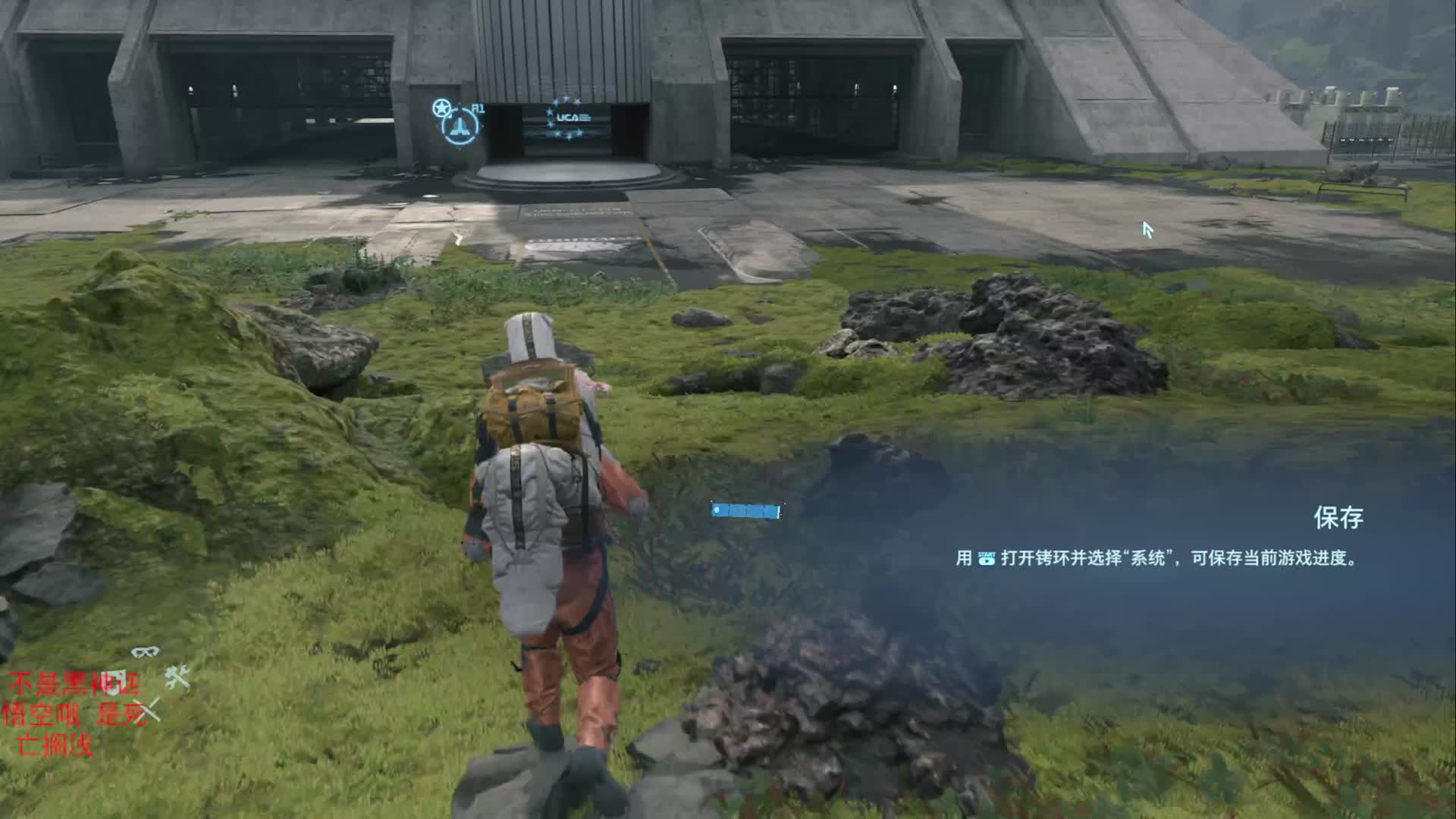Select the mask icon in the HUD
1456x819 pixels.
point(145,651)
